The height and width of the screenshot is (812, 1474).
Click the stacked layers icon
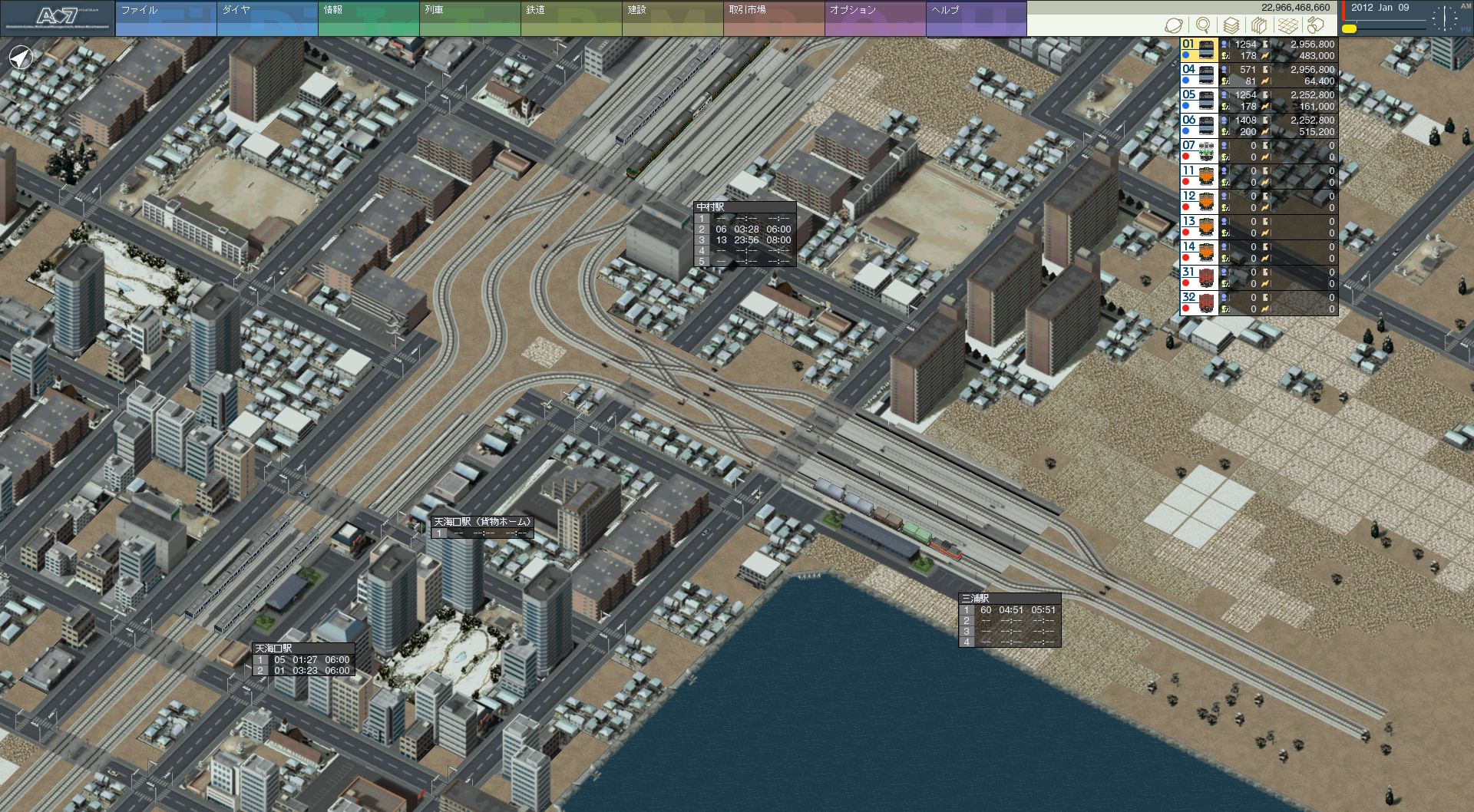(x=1231, y=25)
